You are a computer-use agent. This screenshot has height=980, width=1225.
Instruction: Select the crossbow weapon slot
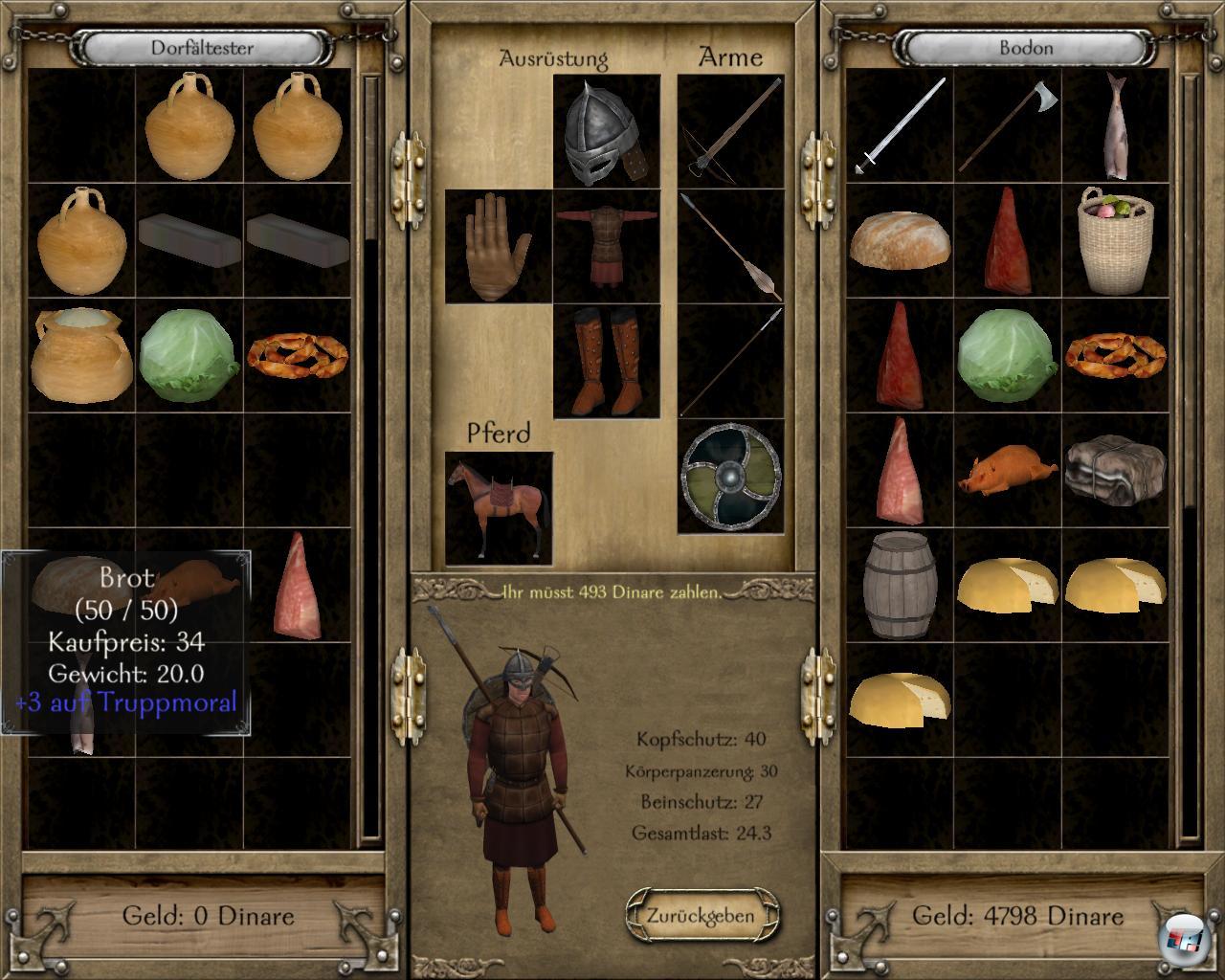click(730, 131)
